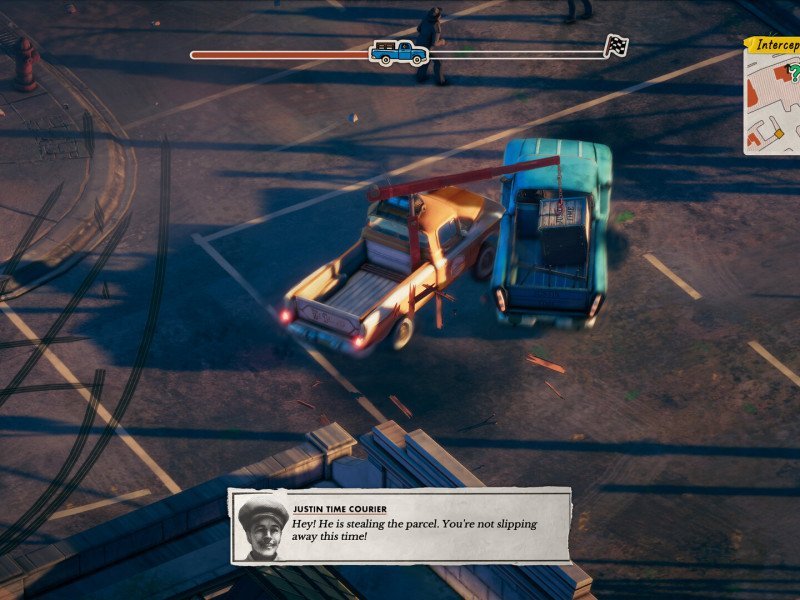Click the truck icon on the progress bar
The image size is (800, 600).
tap(399, 51)
